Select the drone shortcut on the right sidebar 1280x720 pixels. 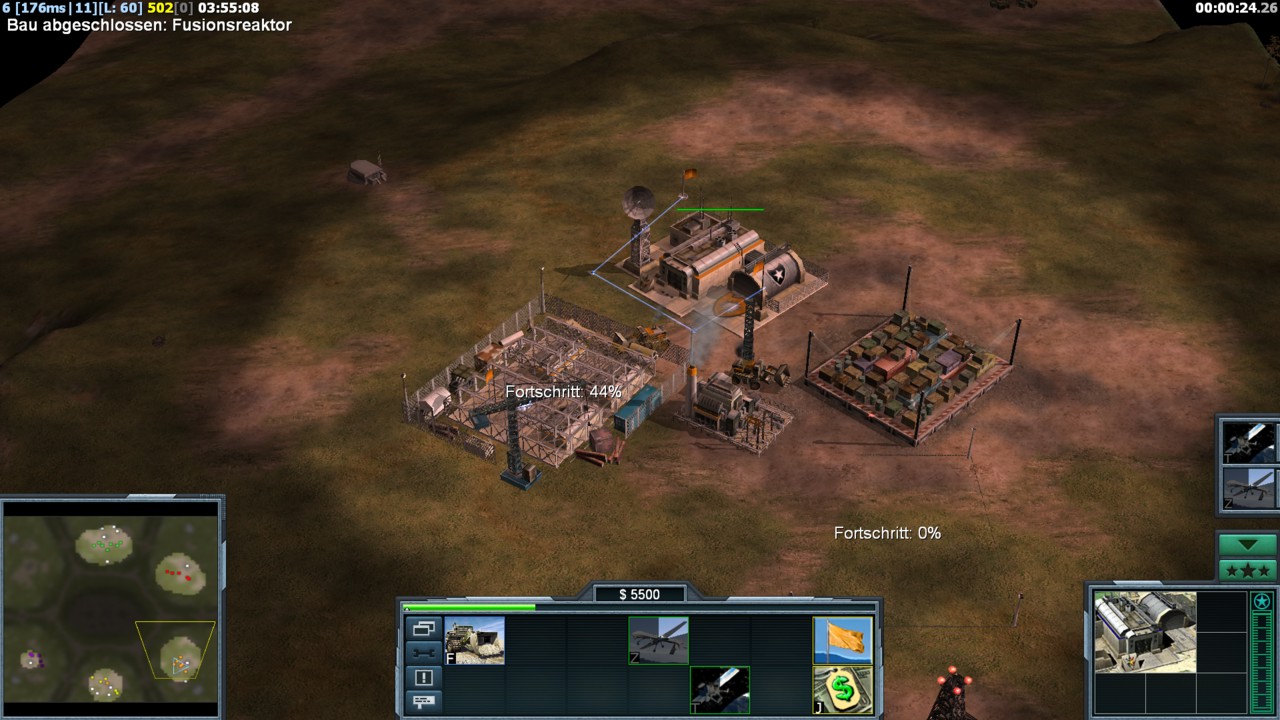pyautogui.click(x=1250, y=490)
